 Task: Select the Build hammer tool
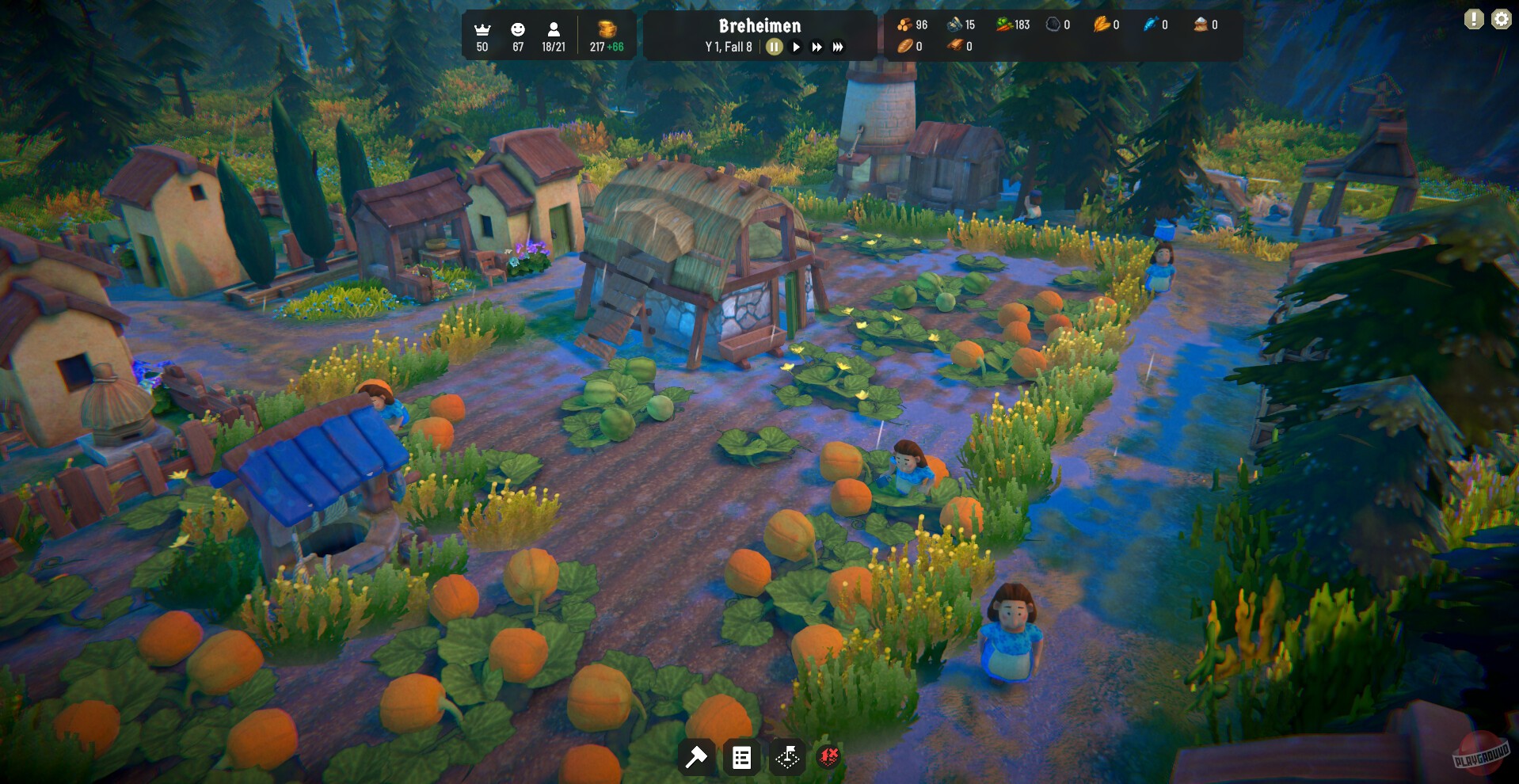click(x=697, y=757)
